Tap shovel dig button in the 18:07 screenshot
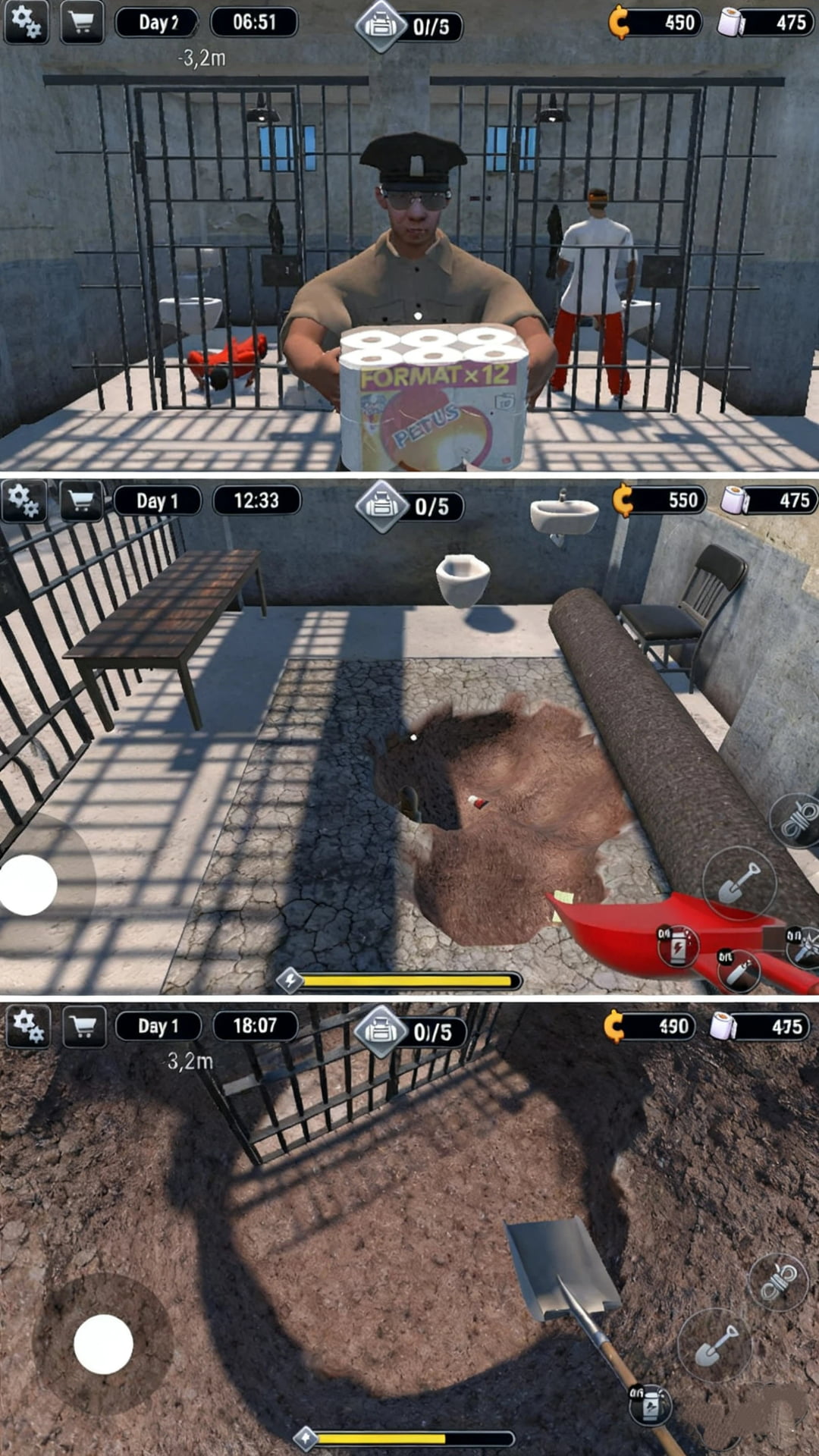Viewport: 819px width, 1456px height. pos(714,1345)
